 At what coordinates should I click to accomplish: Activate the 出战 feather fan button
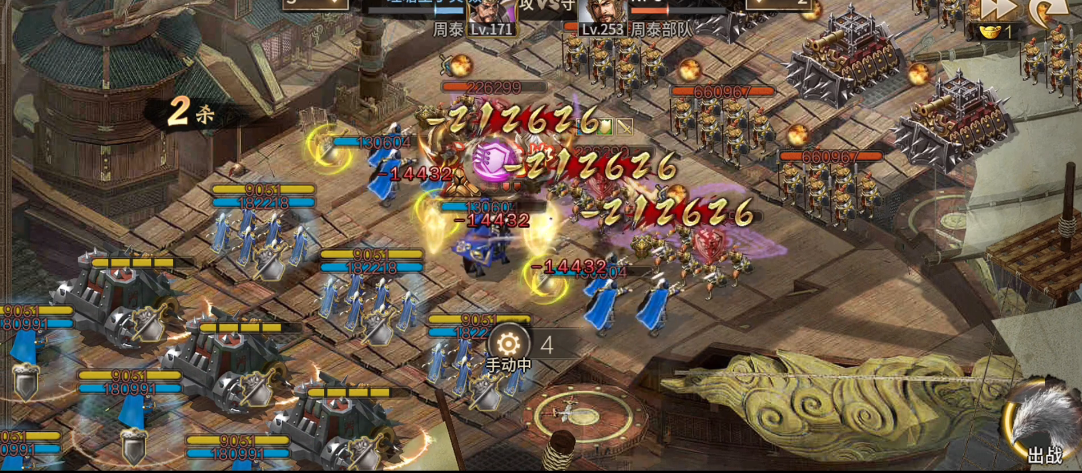point(1044,430)
